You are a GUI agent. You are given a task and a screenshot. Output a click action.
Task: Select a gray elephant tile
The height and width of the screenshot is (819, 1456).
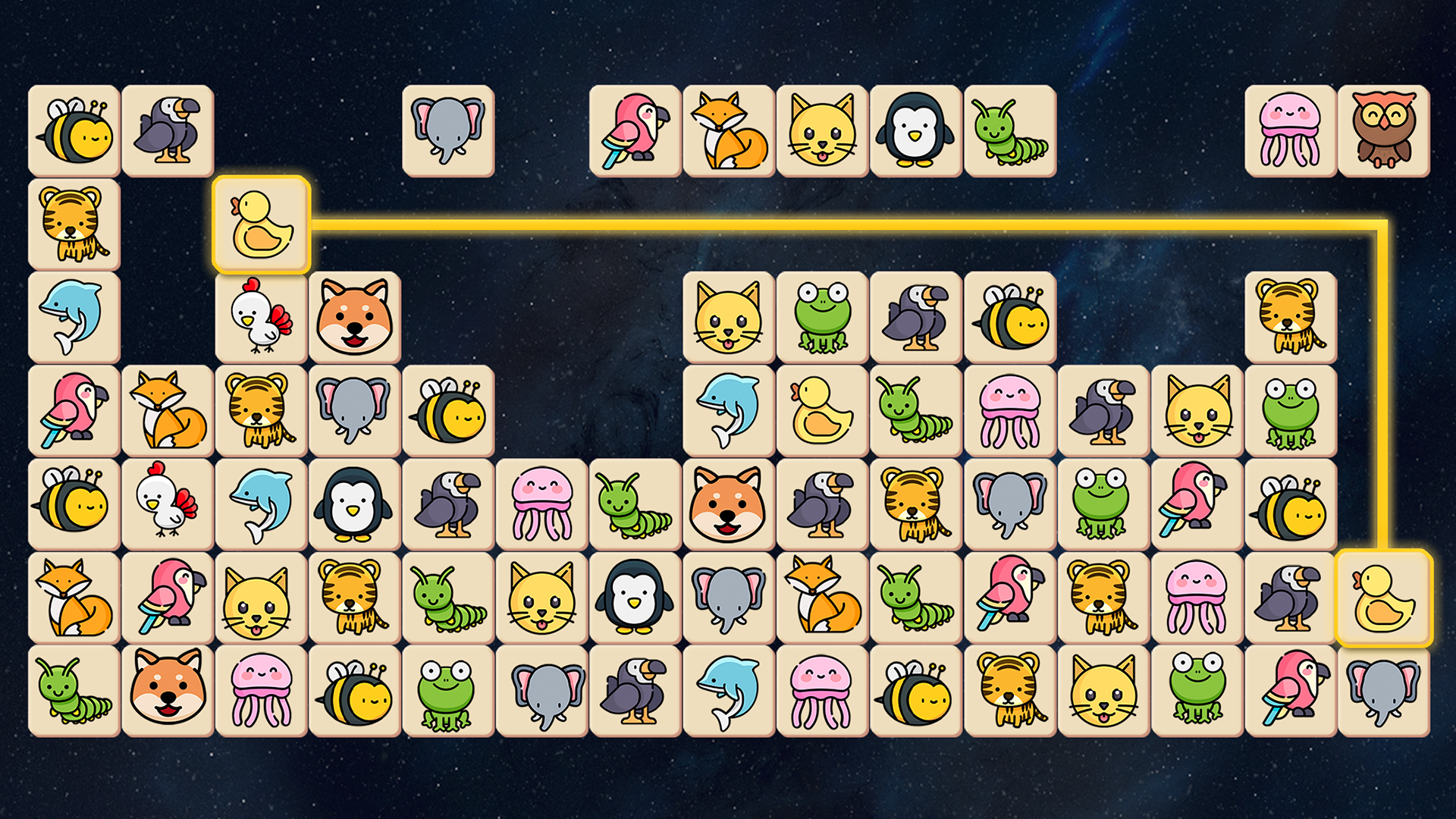click(447, 130)
